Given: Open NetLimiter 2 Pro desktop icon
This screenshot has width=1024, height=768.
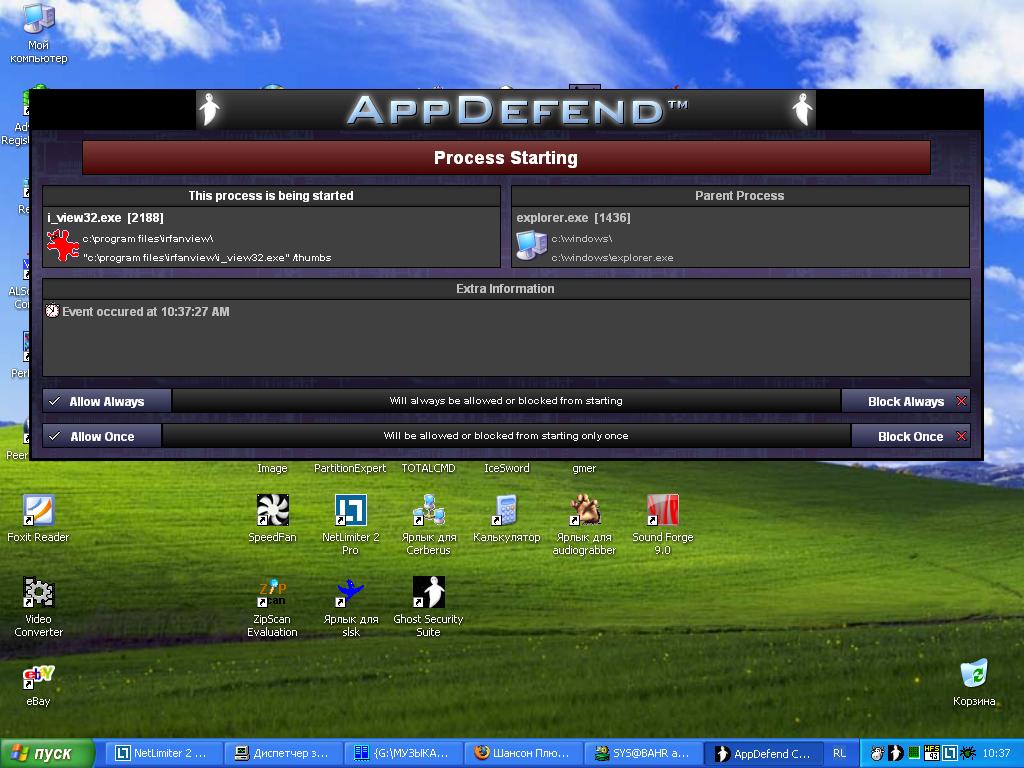Looking at the screenshot, I should pyautogui.click(x=350, y=511).
